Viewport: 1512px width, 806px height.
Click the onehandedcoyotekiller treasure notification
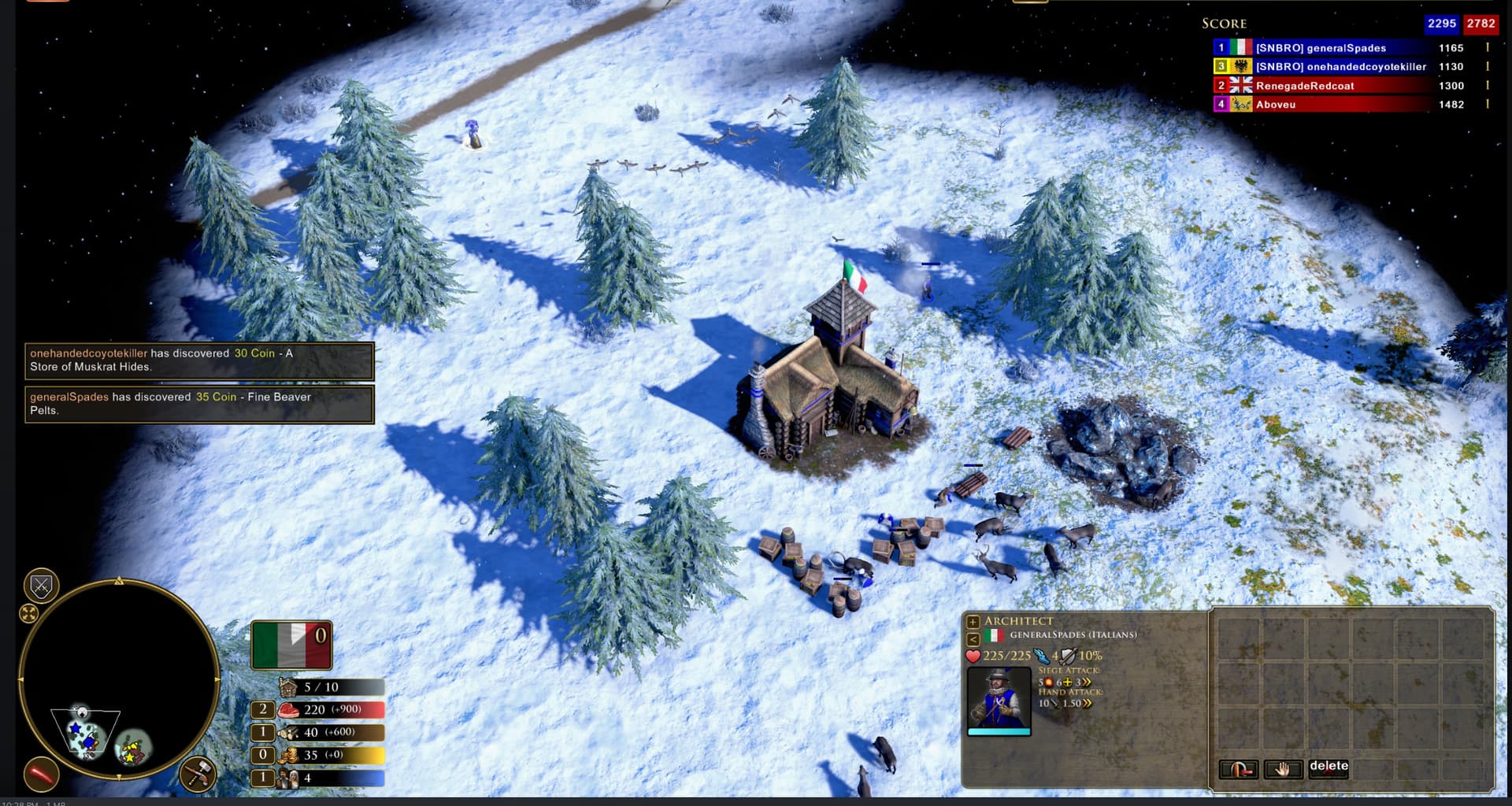click(x=199, y=360)
